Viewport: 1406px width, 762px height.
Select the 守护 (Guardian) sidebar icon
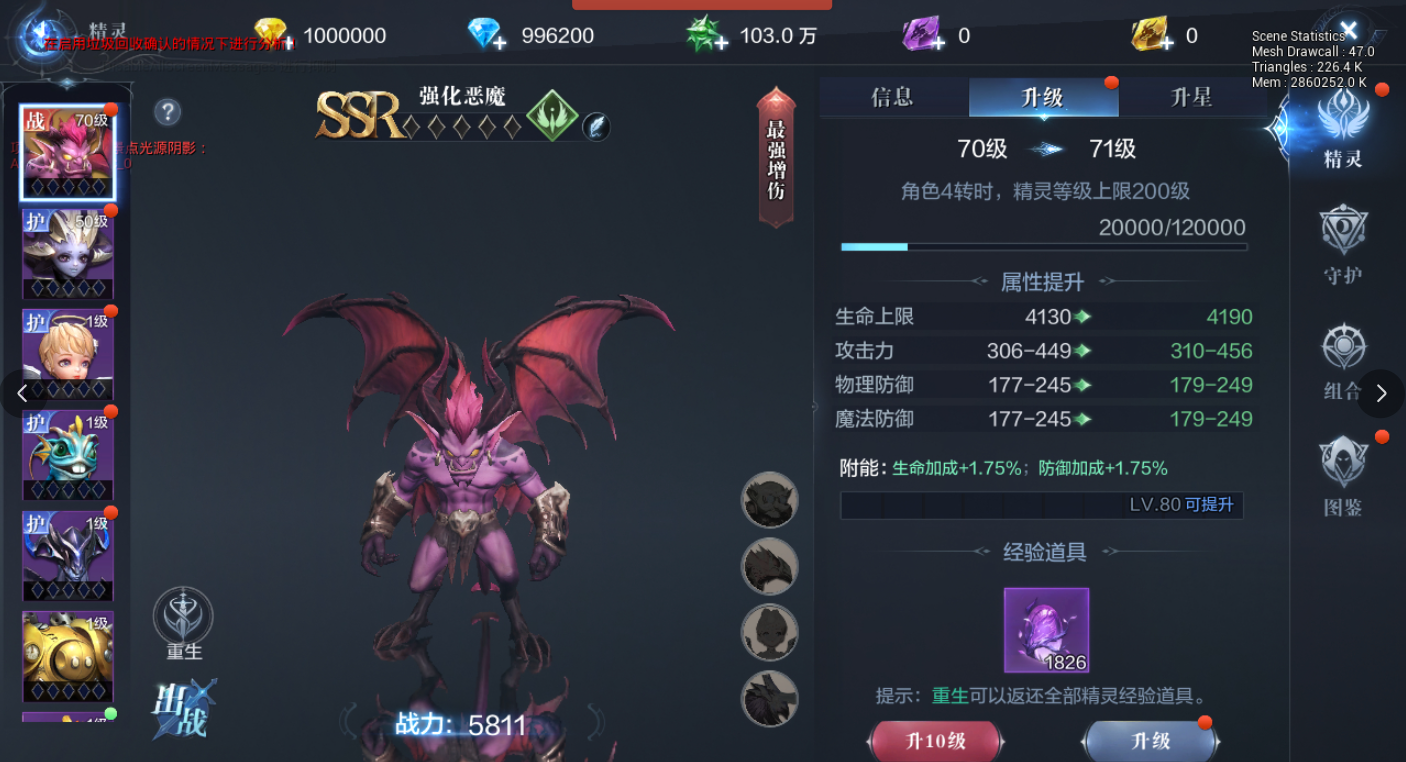click(1344, 228)
